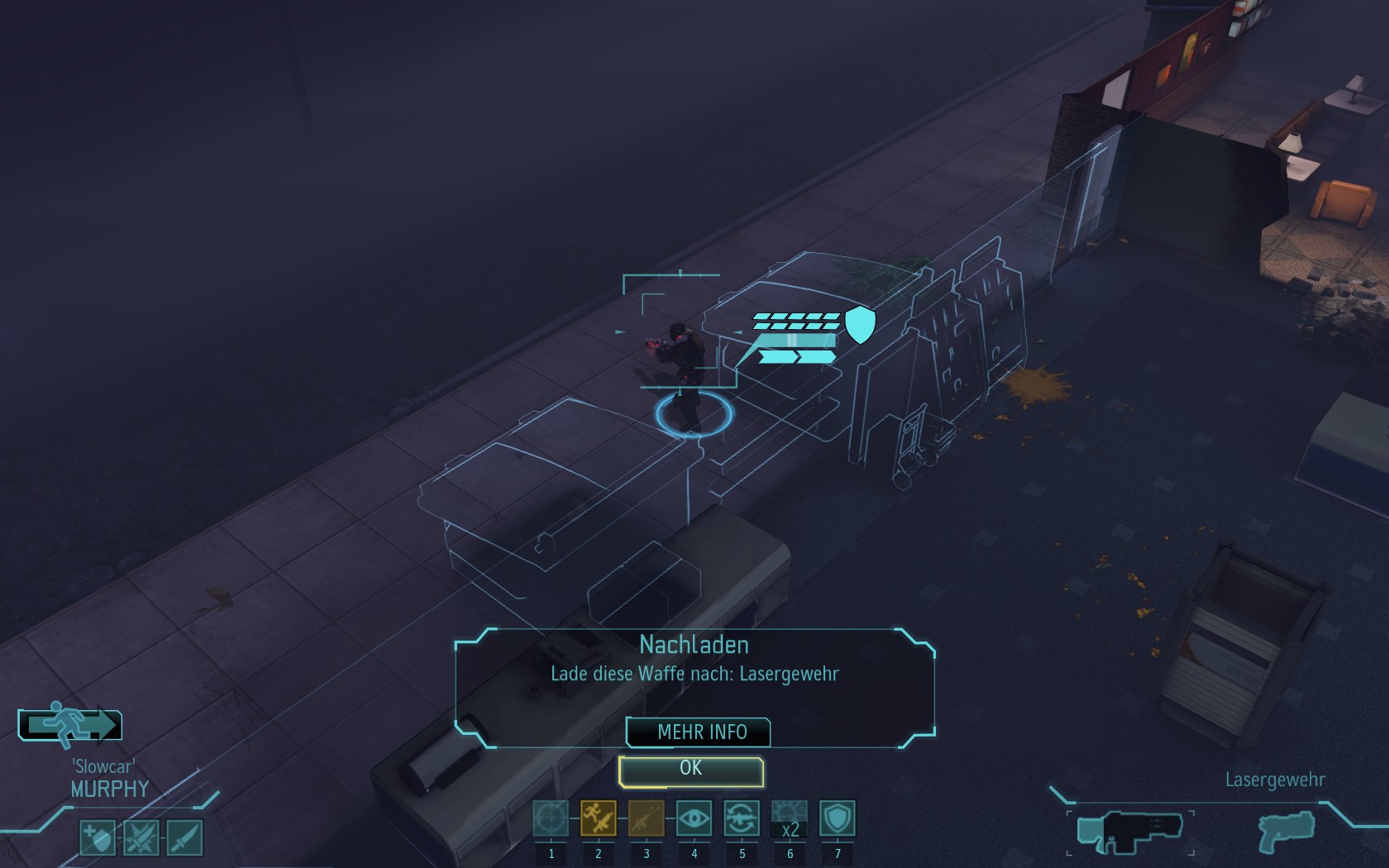Activate Overwatch with the eye icon
Viewport: 1389px width, 868px height.
click(x=694, y=818)
